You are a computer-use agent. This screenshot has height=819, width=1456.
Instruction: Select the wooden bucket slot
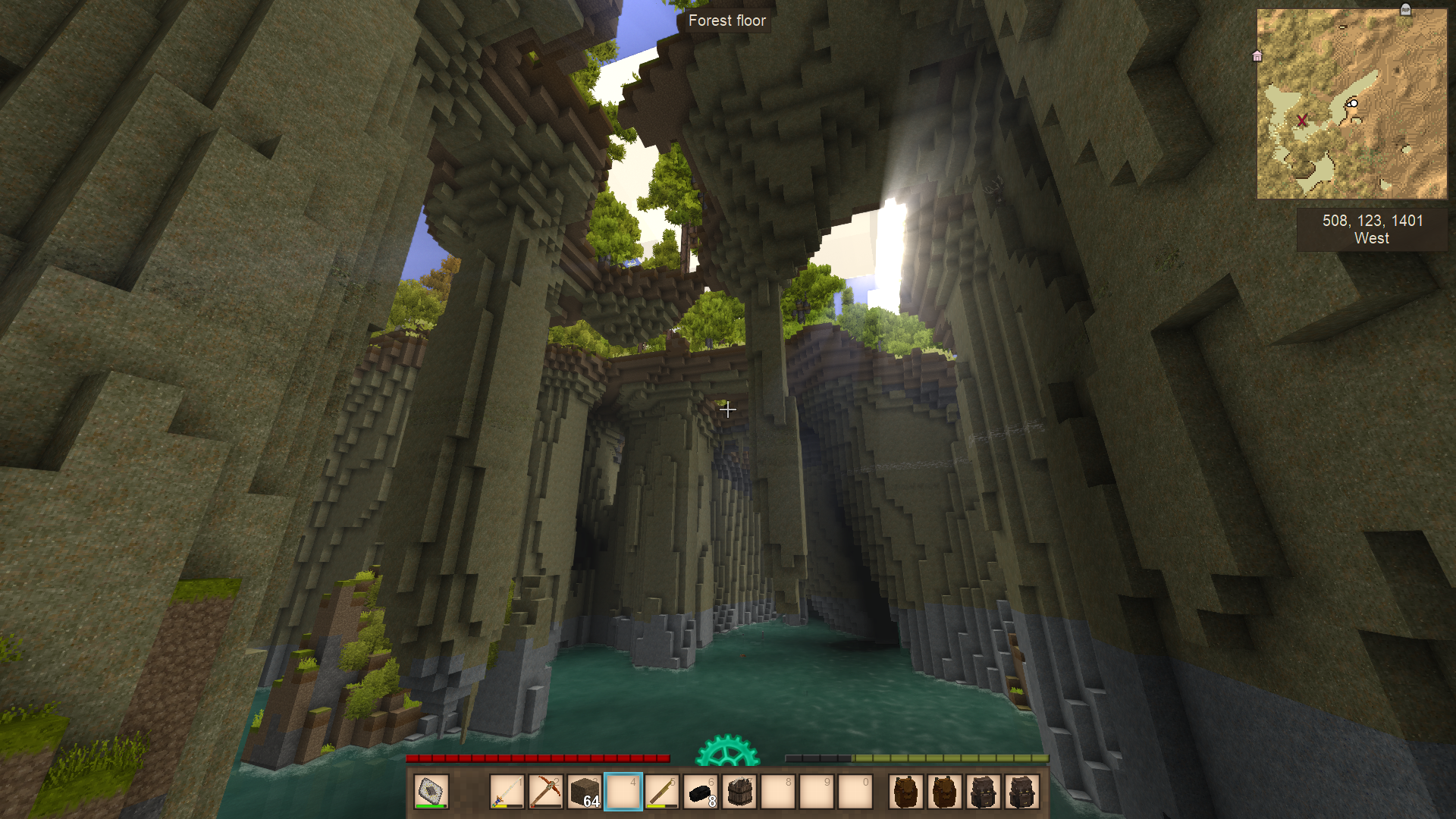point(739,792)
